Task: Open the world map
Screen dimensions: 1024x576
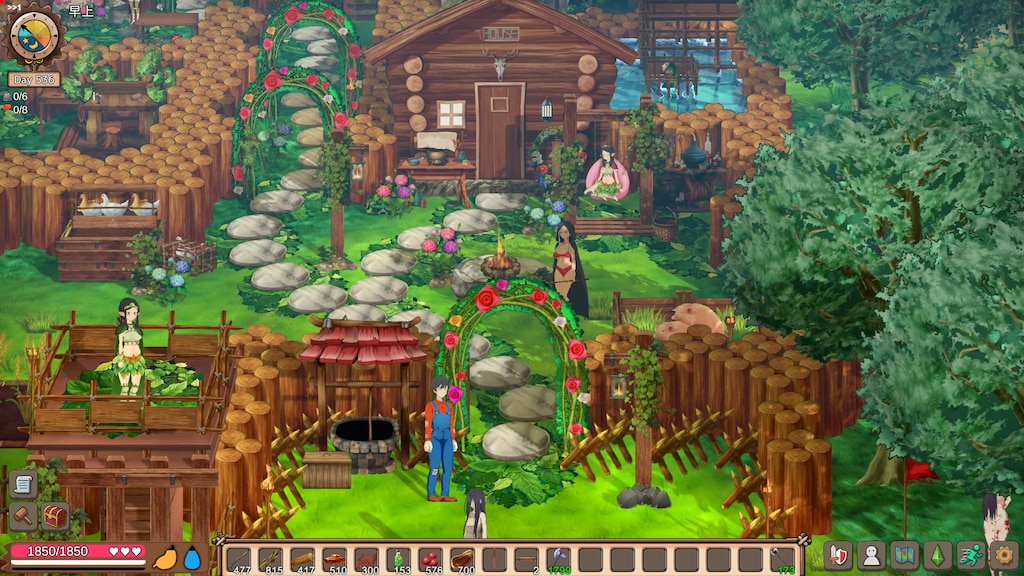Action: tap(905, 555)
